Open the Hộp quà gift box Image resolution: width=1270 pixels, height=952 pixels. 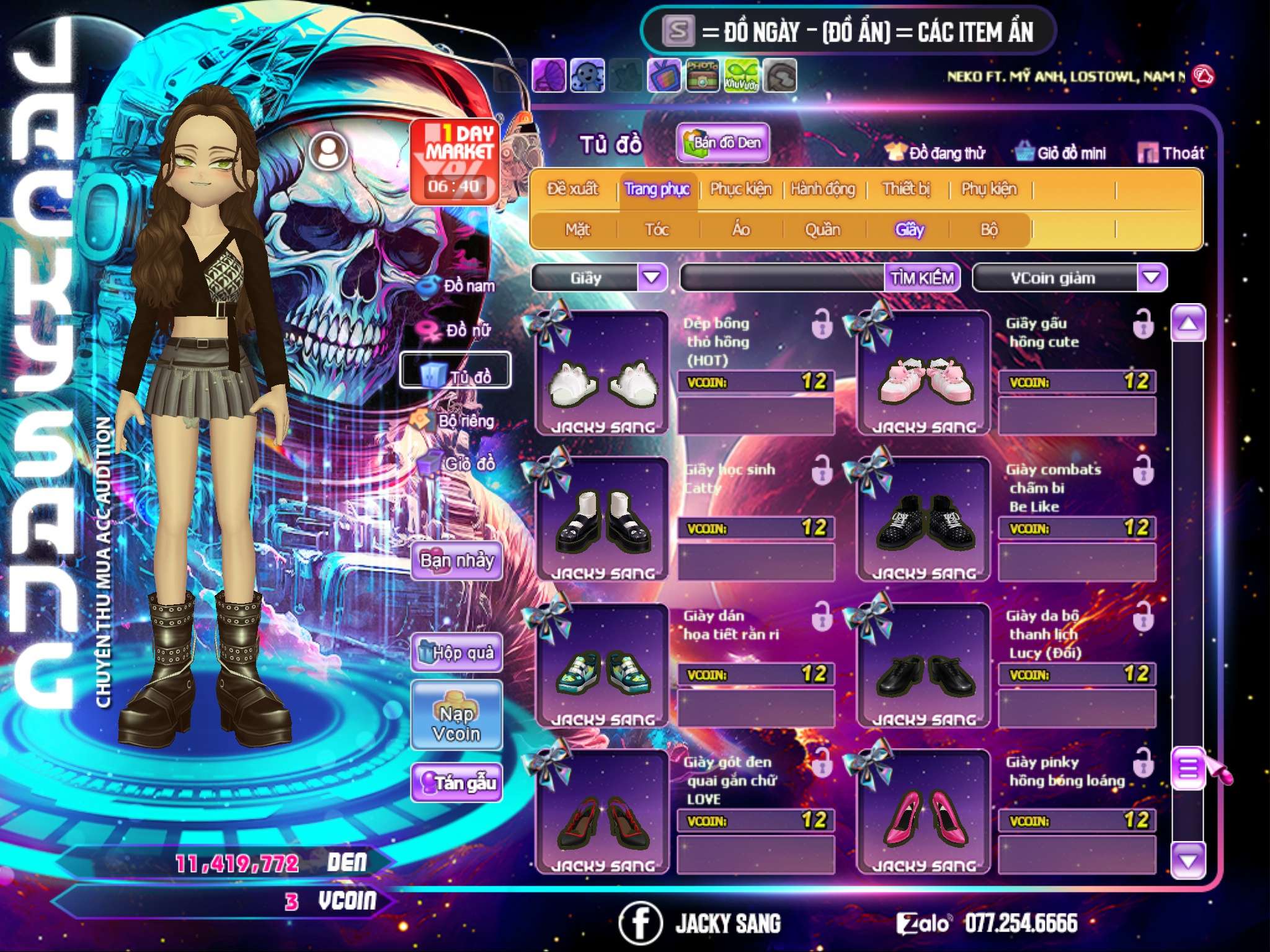click(456, 653)
